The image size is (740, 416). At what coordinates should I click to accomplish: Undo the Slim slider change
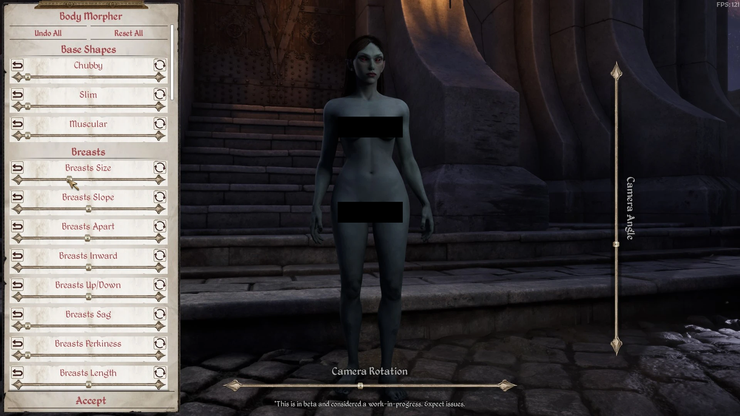point(17,95)
